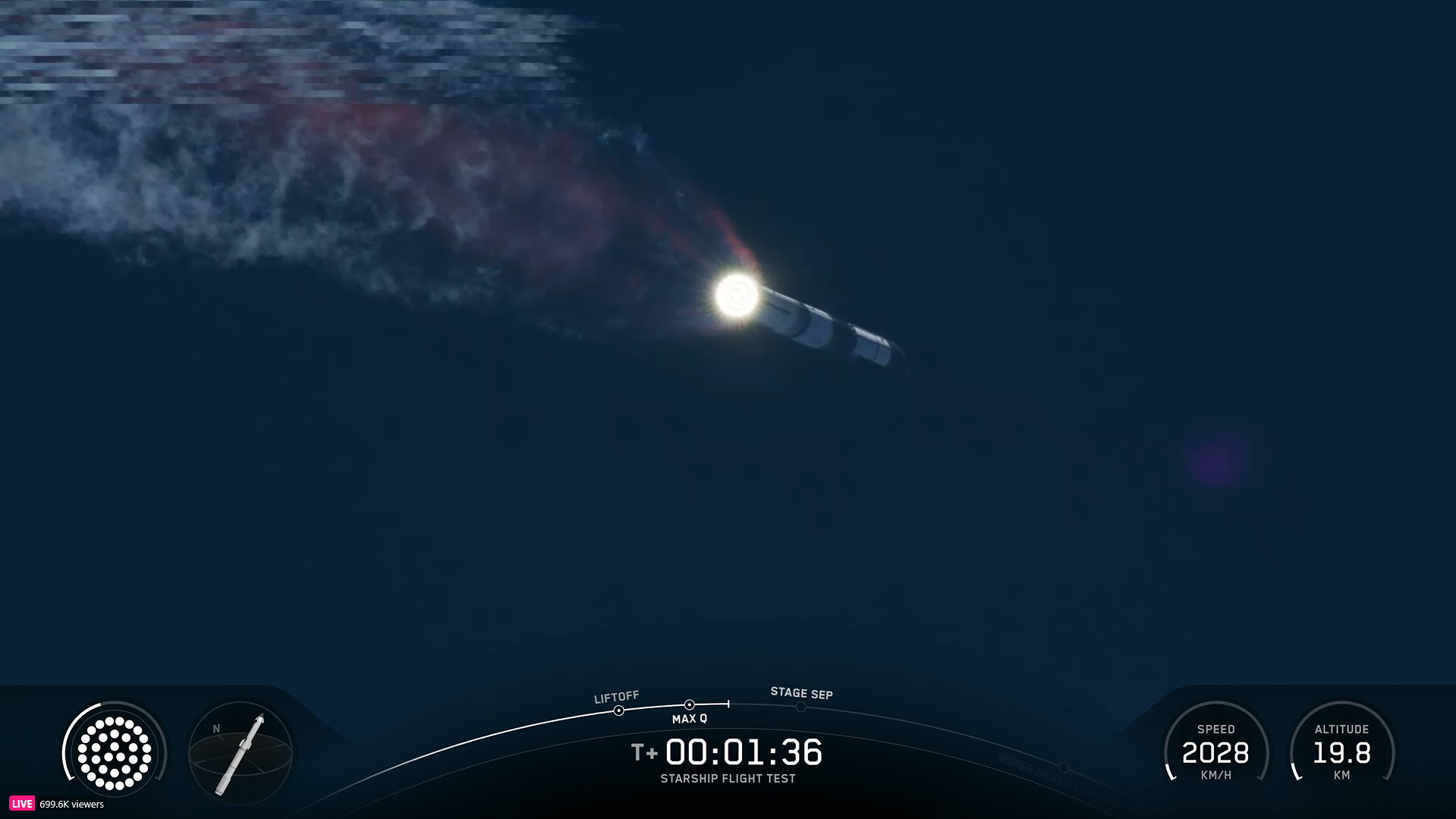1456x819 pixels.
Task: Click the LIFTOFF timeline marker
Action: (x=619, y=710)
